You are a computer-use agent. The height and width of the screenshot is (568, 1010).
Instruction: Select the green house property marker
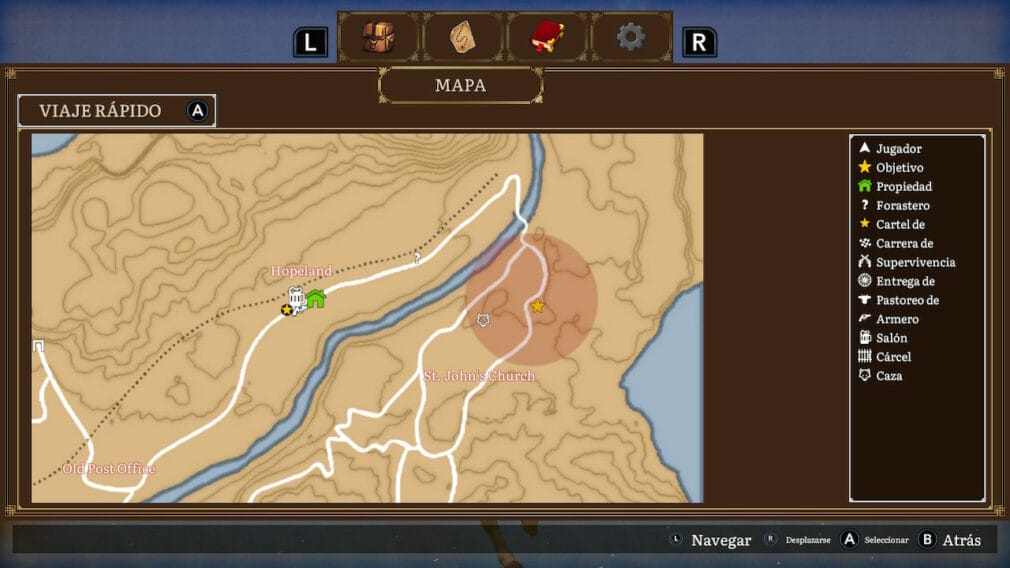(x=316, y=298)
